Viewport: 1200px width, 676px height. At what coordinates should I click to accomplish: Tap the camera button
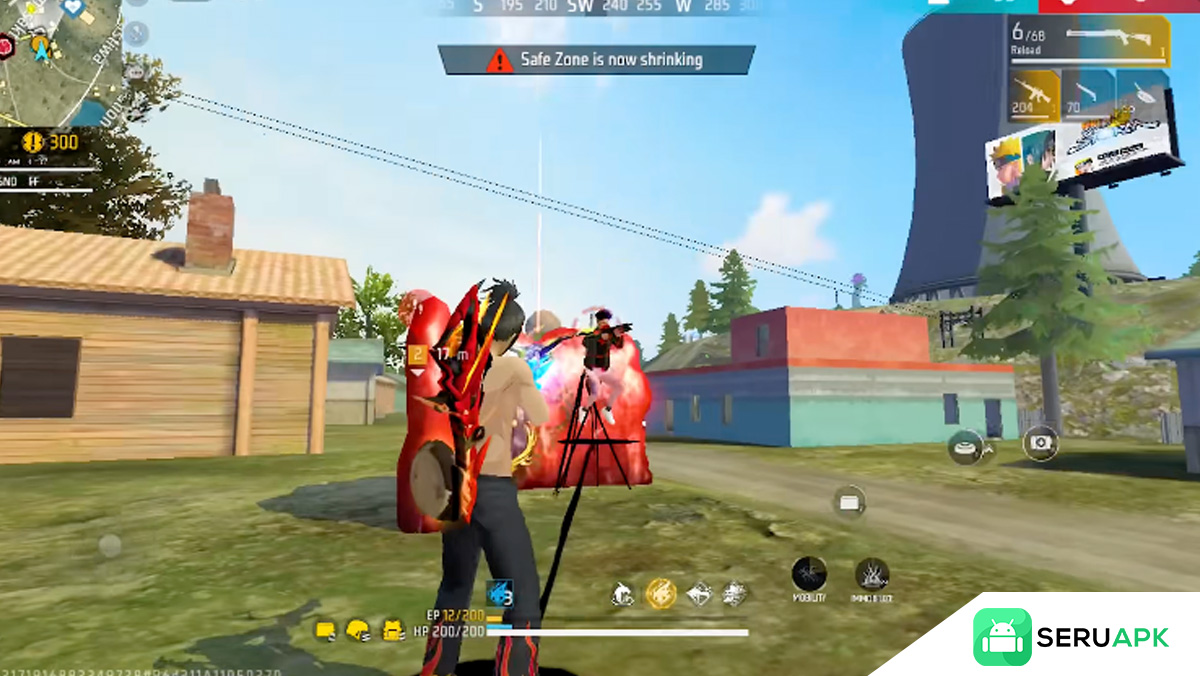[x=1041, y=442]
